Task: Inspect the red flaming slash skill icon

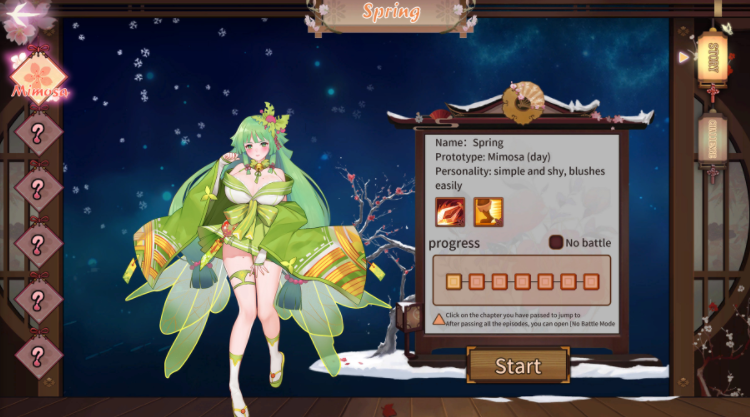Action: (450, 211)
